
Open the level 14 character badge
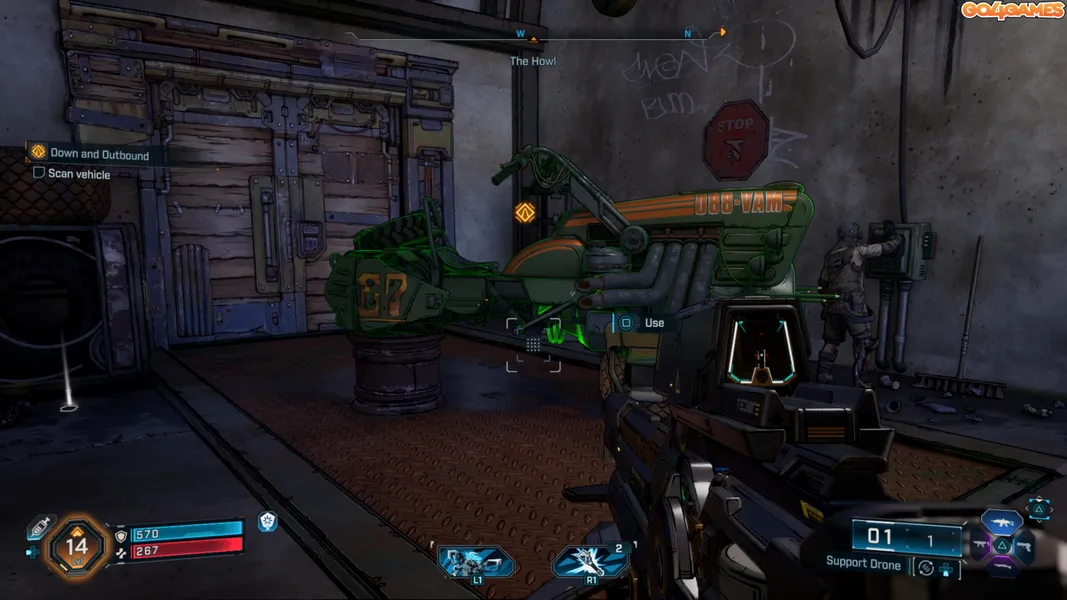[x=77, y=547]
